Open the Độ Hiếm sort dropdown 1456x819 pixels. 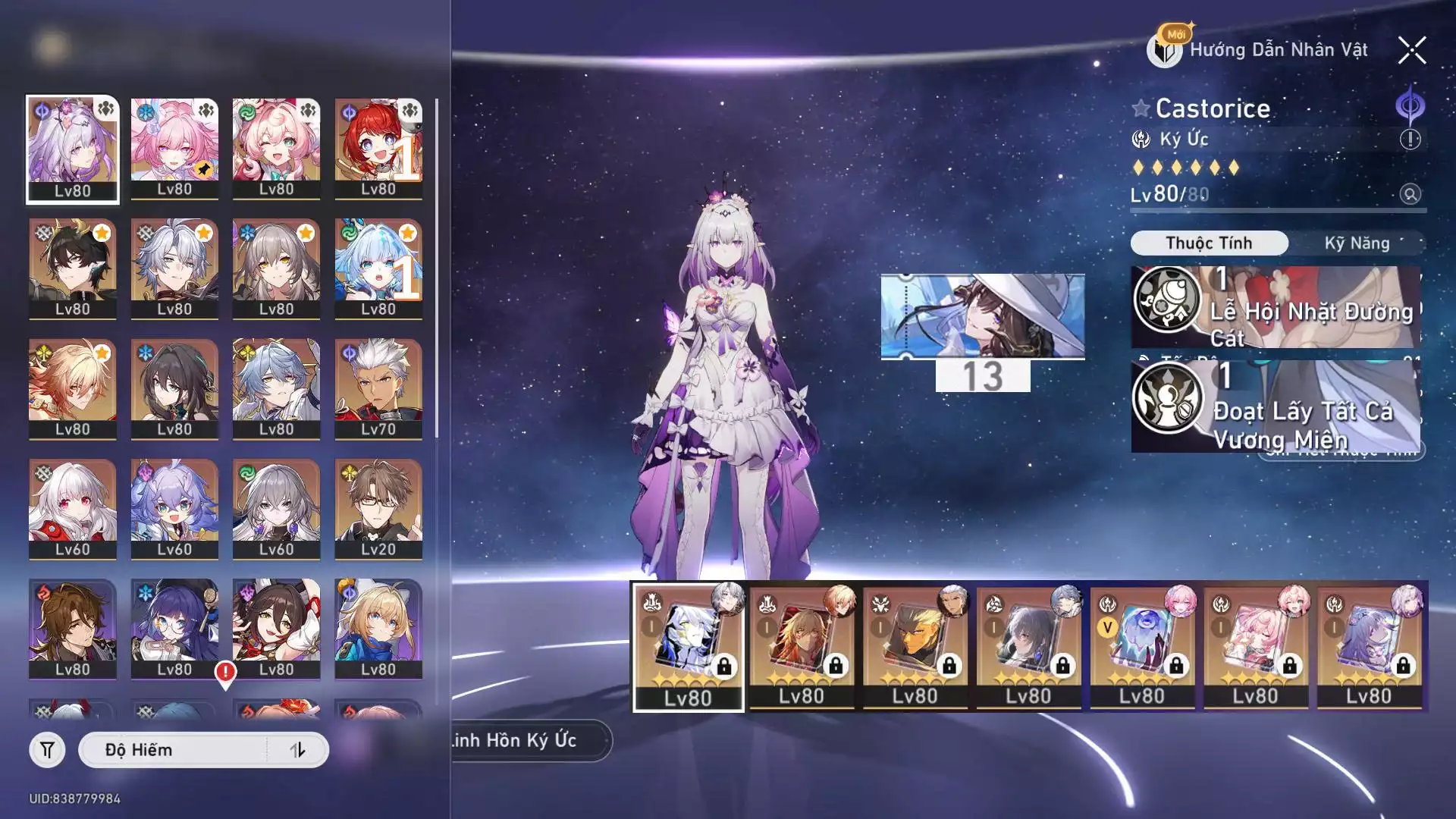174,750
